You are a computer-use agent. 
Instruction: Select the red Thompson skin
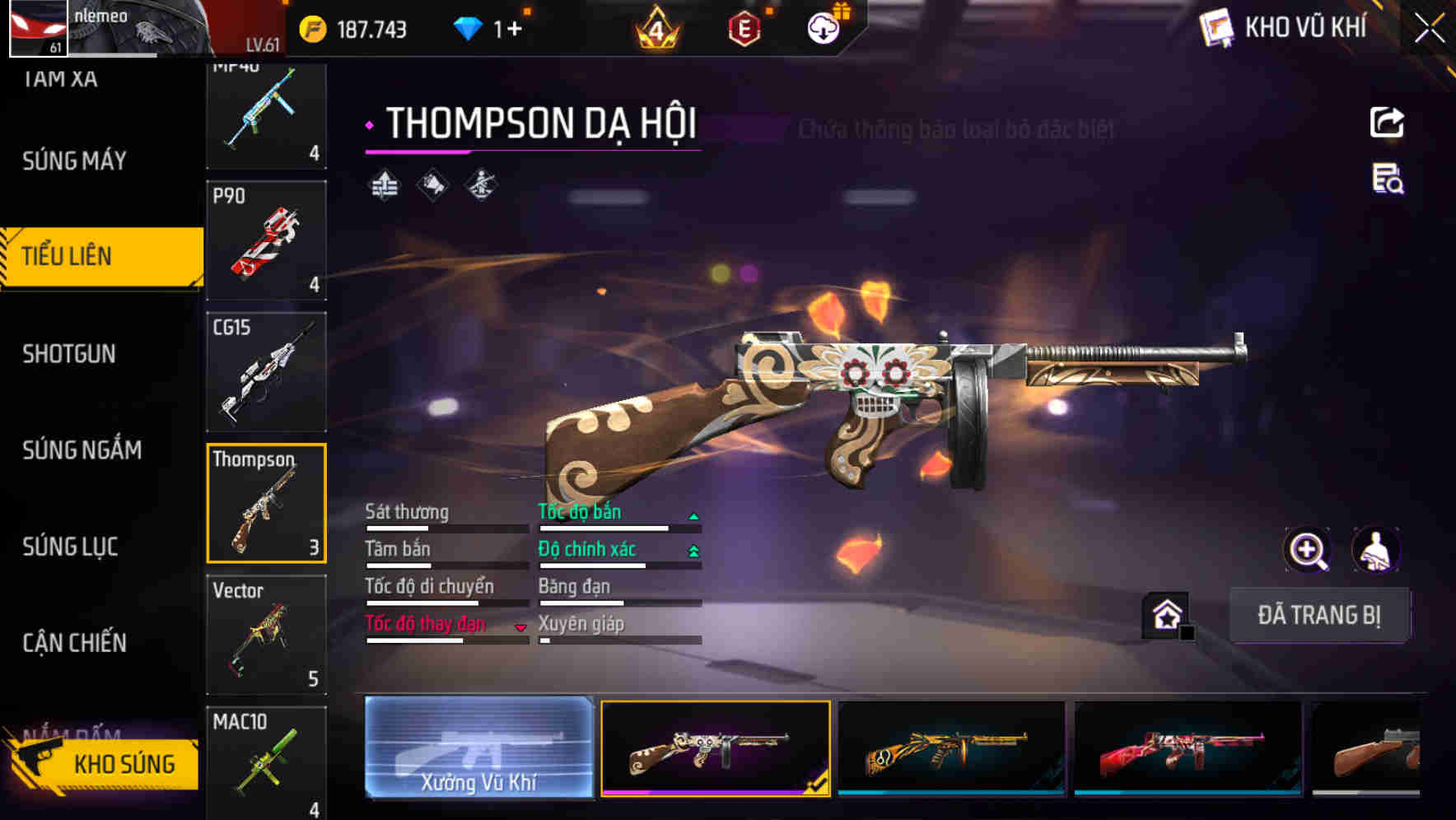1188,748
